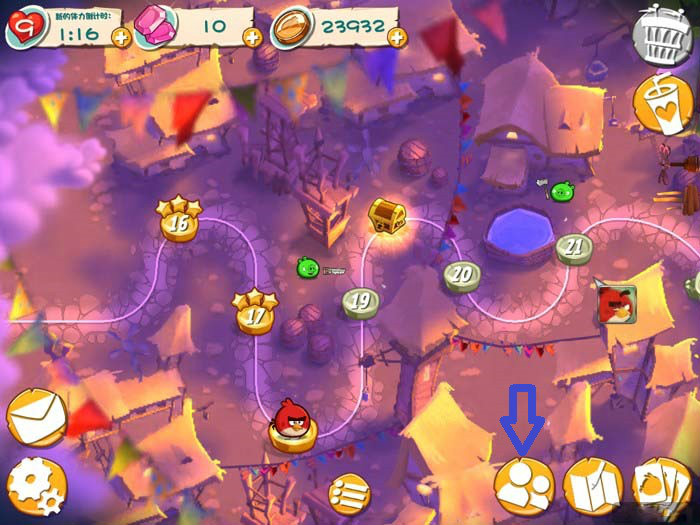Open the golden treasure chest on the path
Image resolution: width=700 pixels, height=525 pixels.
pyautogui.click(x=385, y=214)
